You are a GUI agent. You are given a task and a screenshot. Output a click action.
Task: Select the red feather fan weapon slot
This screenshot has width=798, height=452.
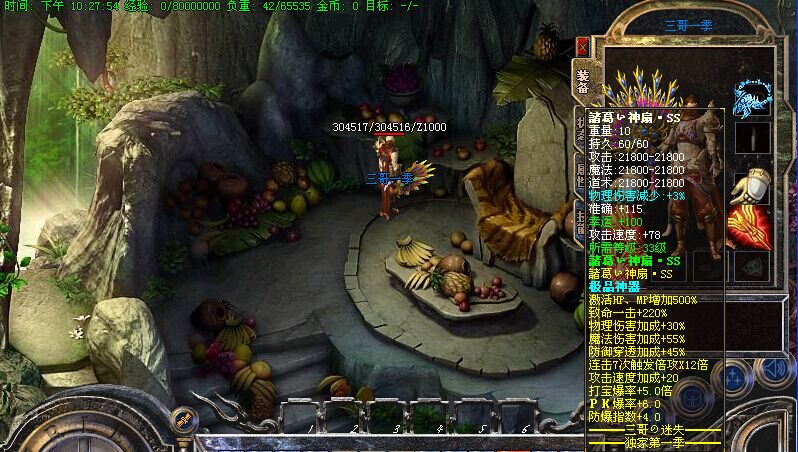pyautogui.click(x=750, y=227)
